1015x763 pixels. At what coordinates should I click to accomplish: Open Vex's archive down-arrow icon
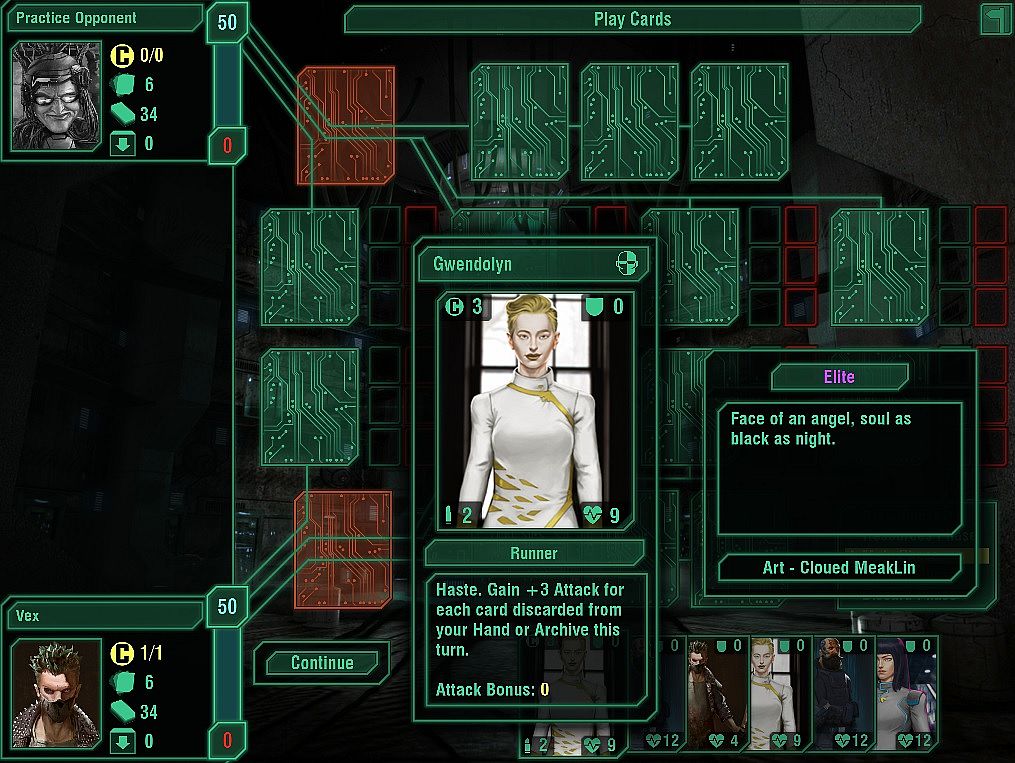(x=122, y=741)
